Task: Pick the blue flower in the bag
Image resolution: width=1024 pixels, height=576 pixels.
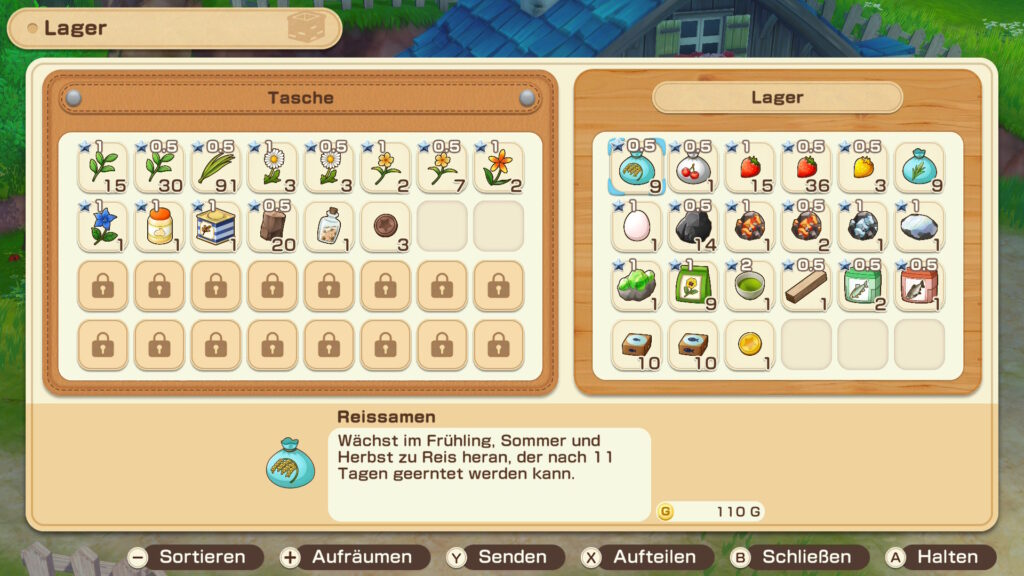Action: click(103, 226)
